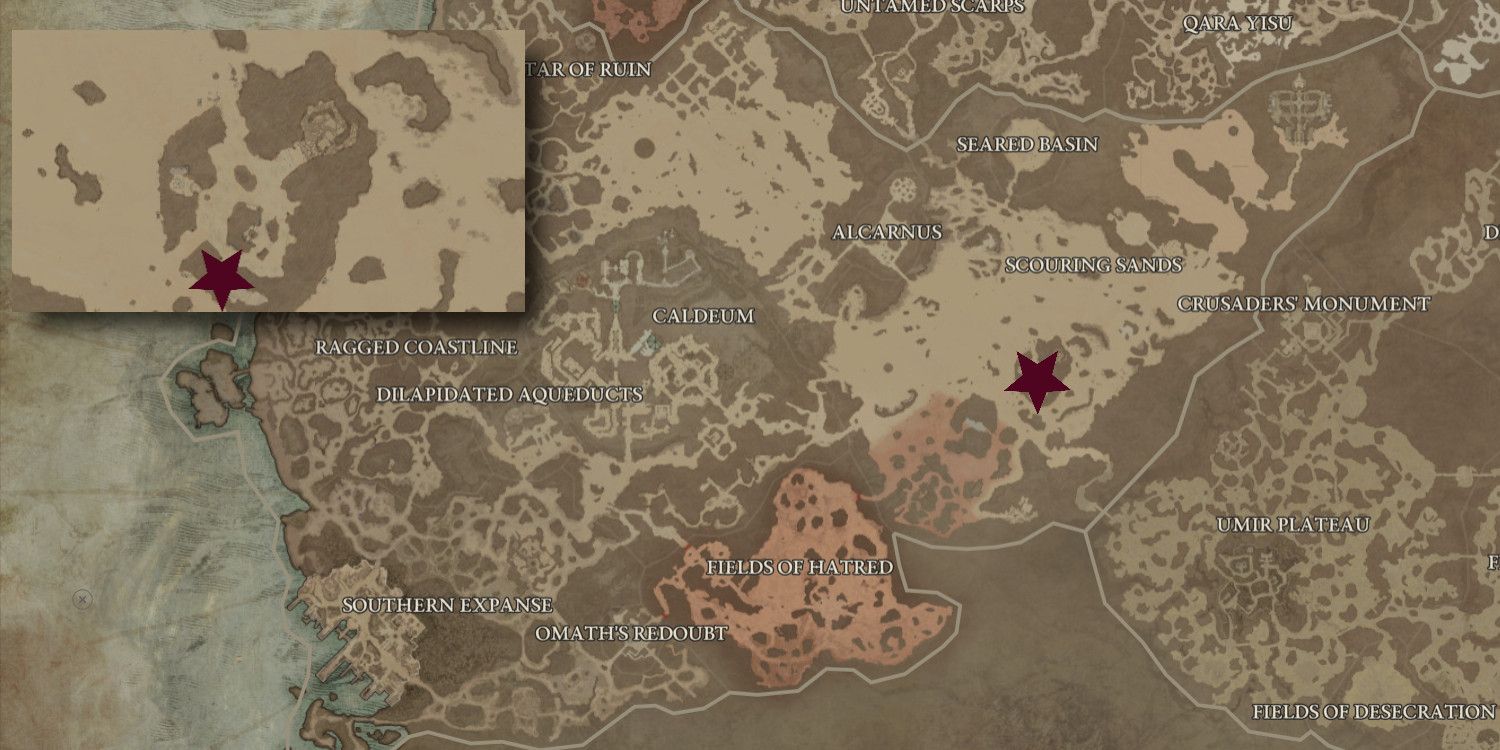
Task: Select the Caldeum city label
Action: coord(704,316)
